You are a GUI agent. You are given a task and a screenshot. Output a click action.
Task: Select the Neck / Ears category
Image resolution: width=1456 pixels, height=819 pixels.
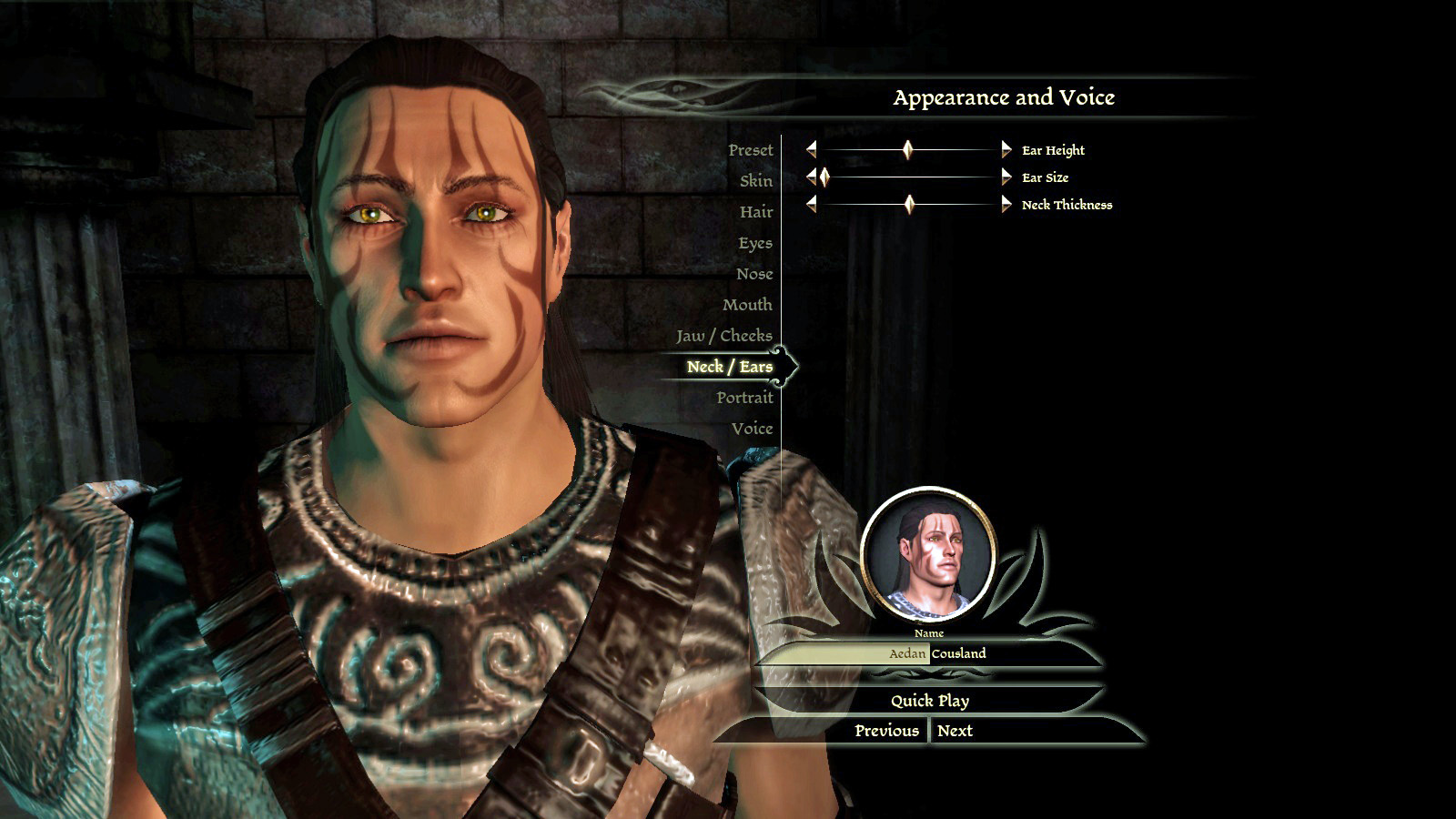(x=729, y=367)
